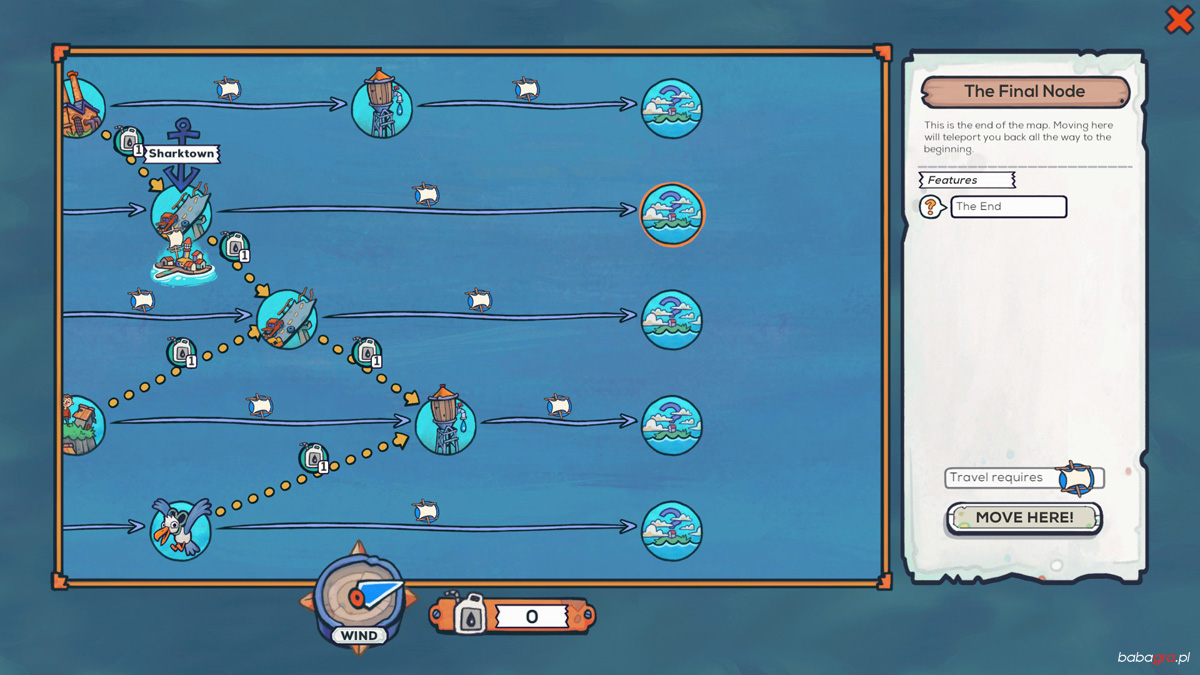Click The End feature question mark icon
The width and height of the screenshot is (1200, 675).
(x=931, y=207)
